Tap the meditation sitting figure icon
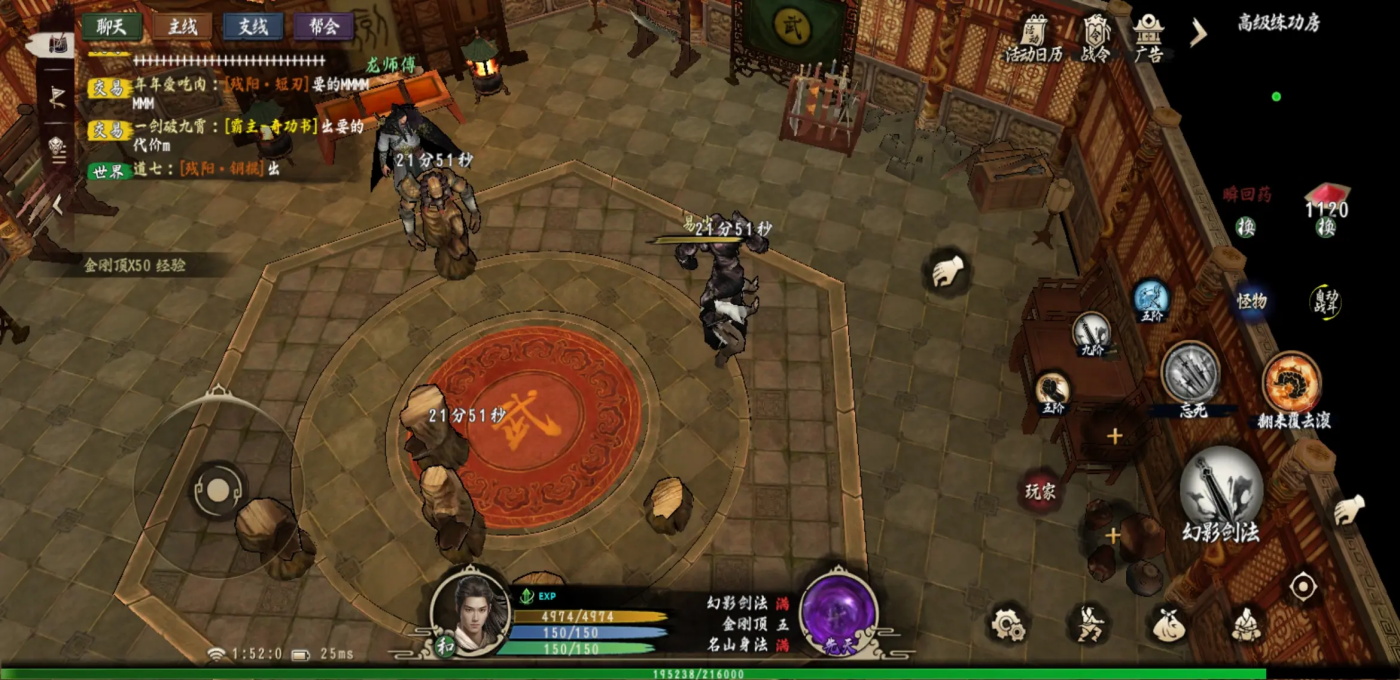 1244,624
